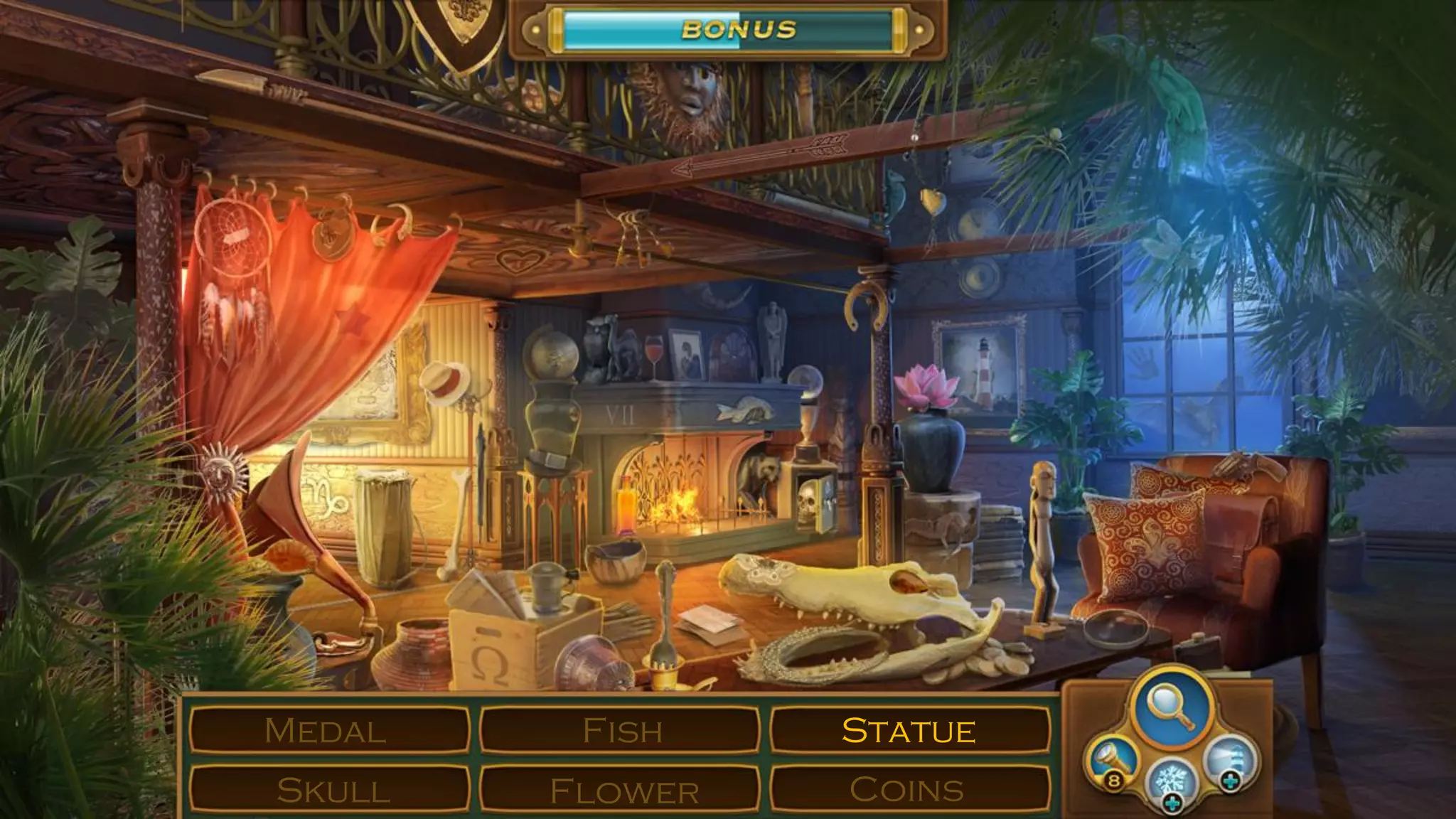Screen dimensions: 1456x819
Task: Select the Medal entry in item list
Action: click(x=328, y=730)
